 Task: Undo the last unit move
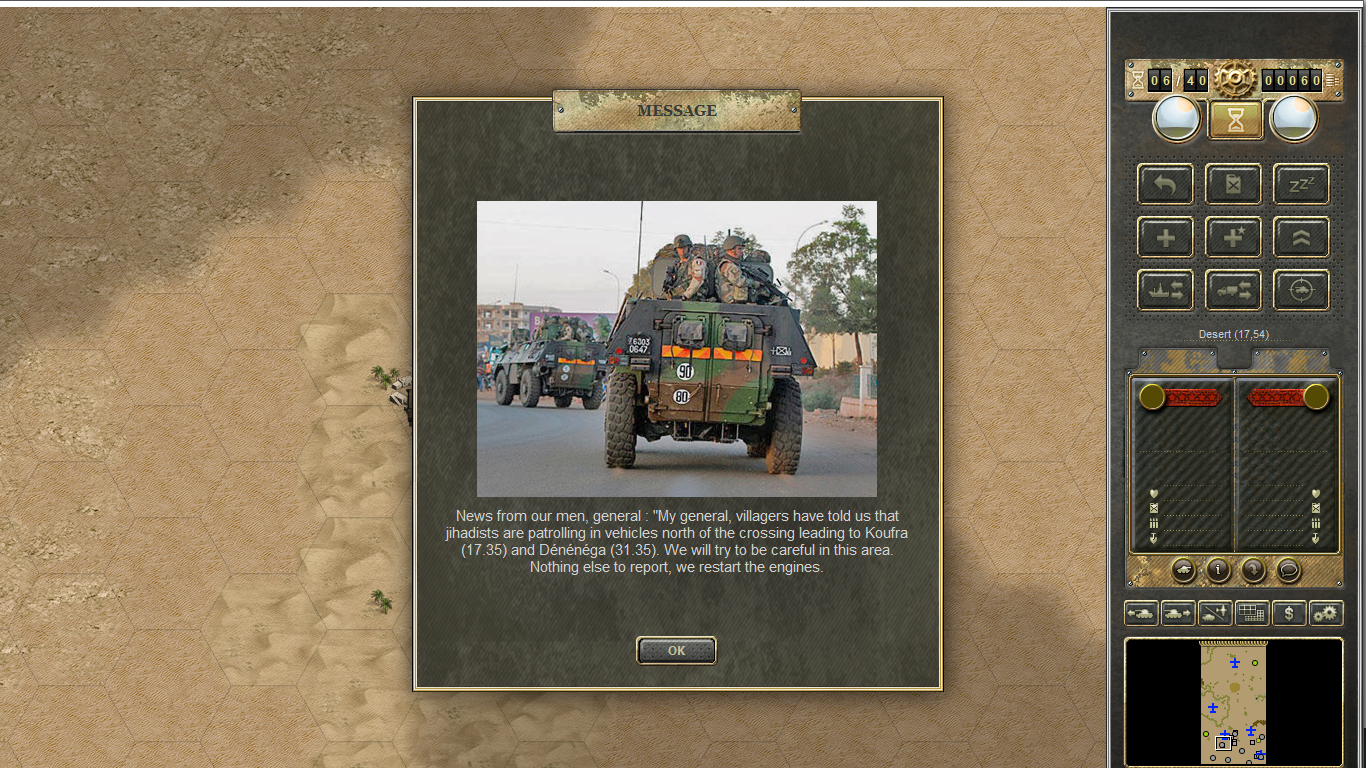tap(1164, 184)
